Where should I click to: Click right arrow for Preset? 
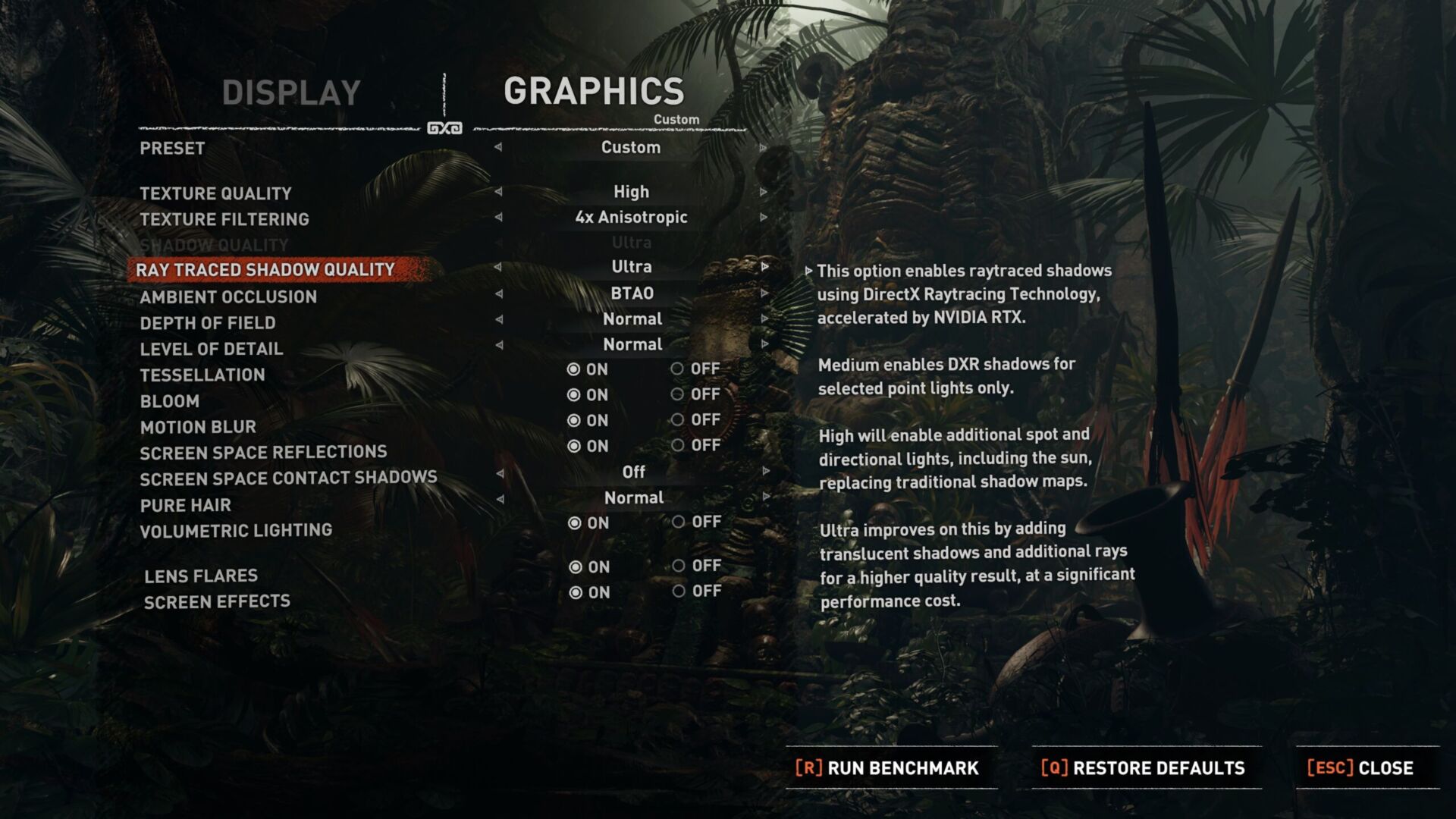[x=763, y=148]
